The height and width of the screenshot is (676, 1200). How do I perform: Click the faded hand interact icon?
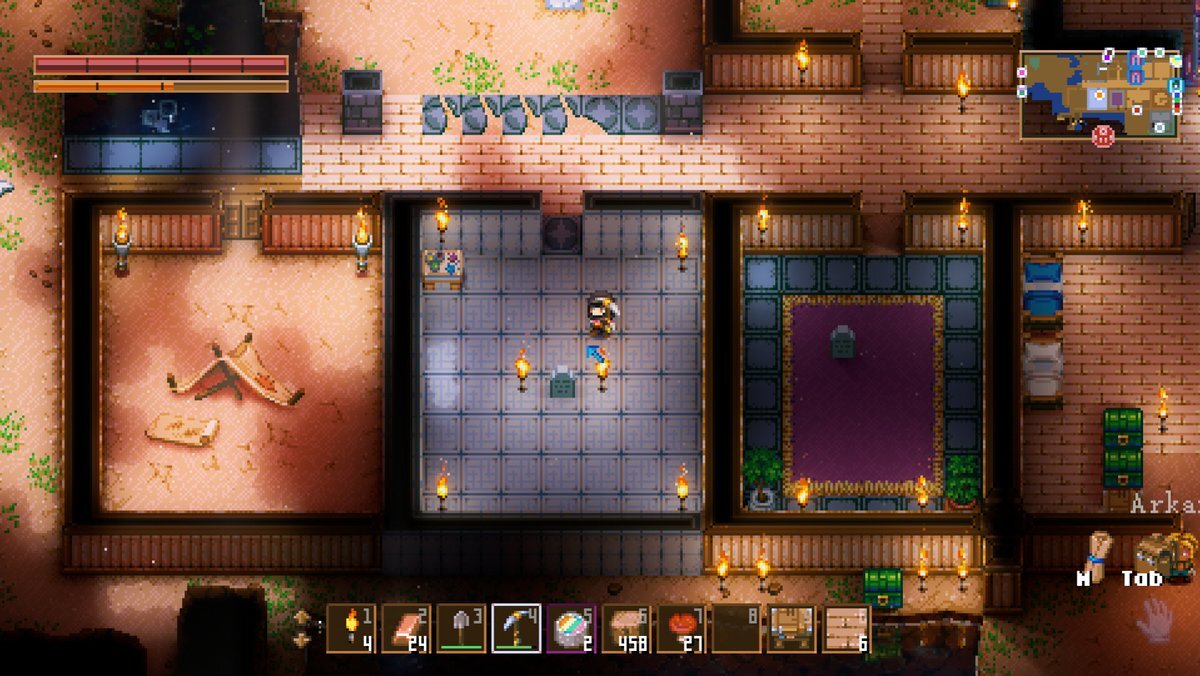click(1151, 619)
